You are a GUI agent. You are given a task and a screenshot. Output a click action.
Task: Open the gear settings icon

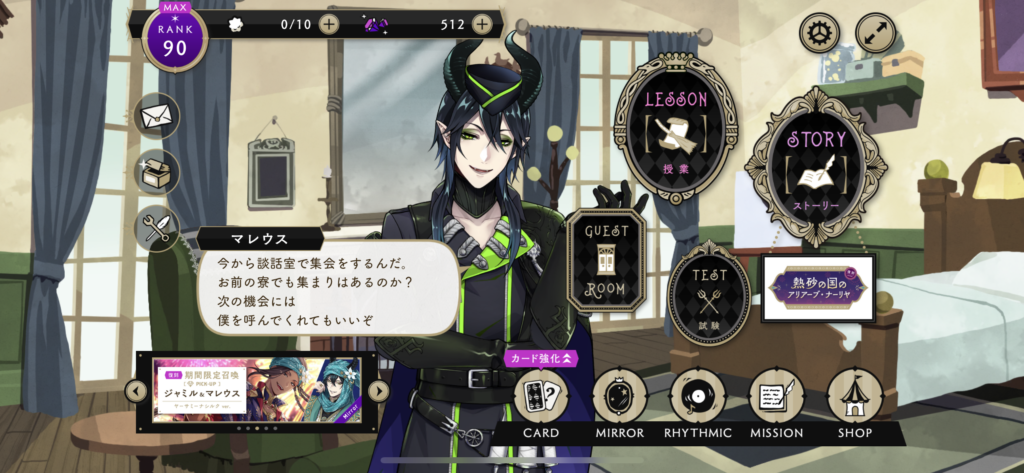point(819,34)
